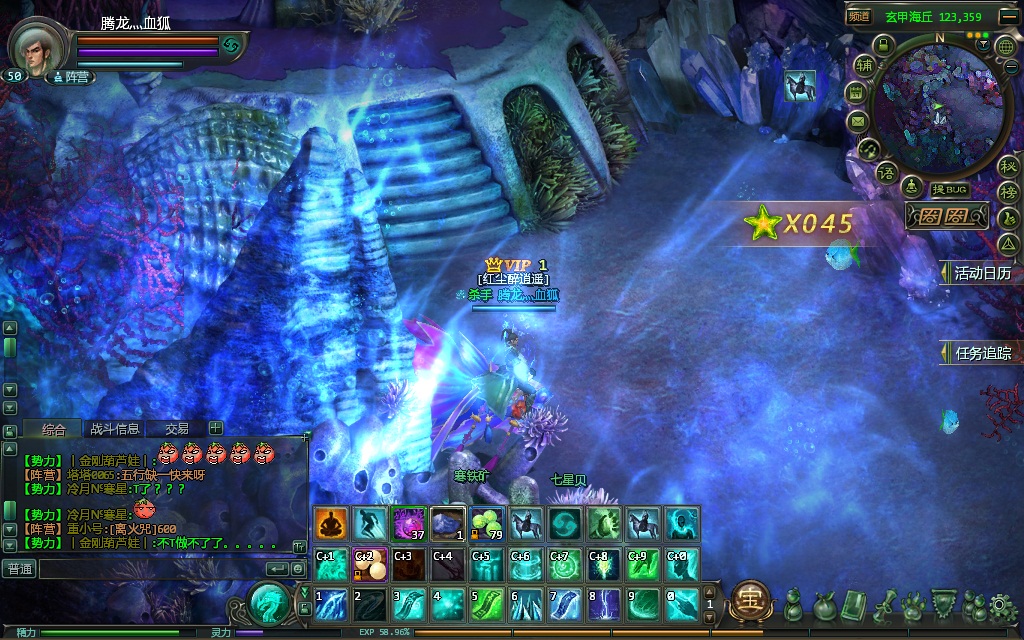Image resolution: width=1024 pixels, height=640 pixels.
Task: Open the 交易 chat tab
Action: (177, 428)
